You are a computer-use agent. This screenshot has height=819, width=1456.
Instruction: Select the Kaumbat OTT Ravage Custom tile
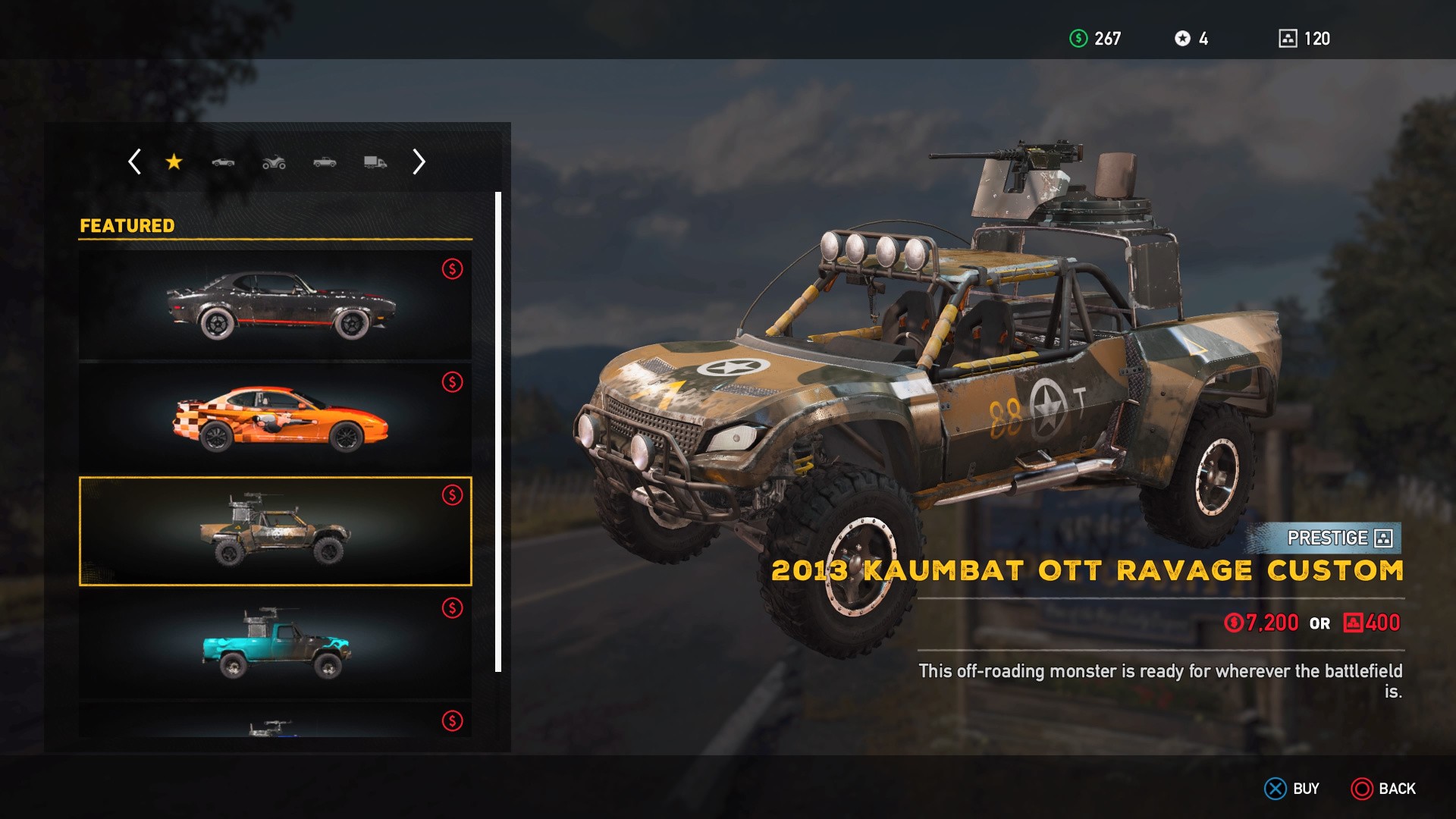tap(275, 531)
